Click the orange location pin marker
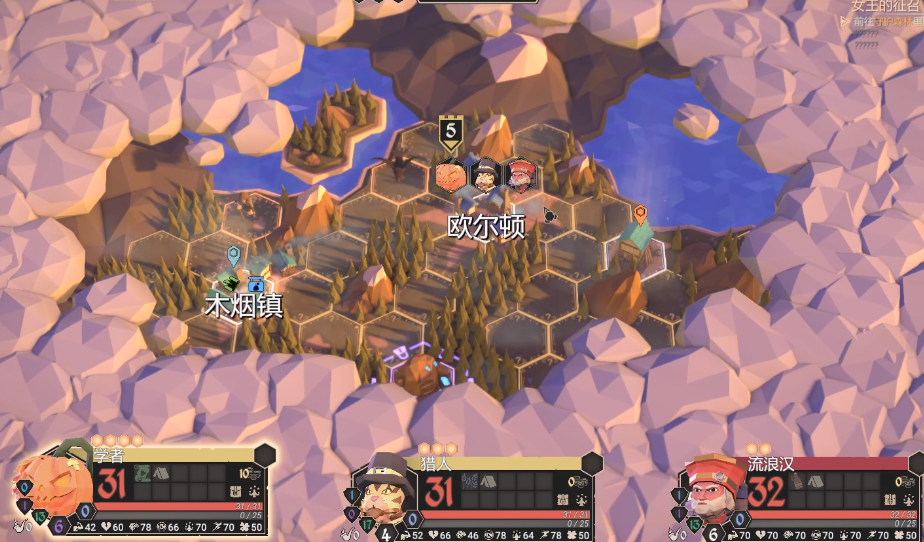924x542 pixels. tap(640, 213)
